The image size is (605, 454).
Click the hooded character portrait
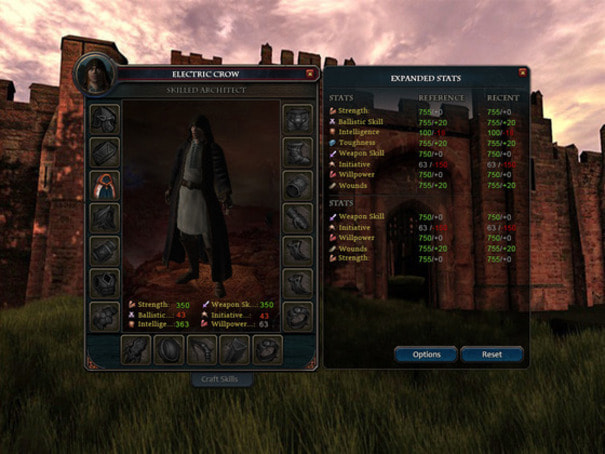[94, 73]
